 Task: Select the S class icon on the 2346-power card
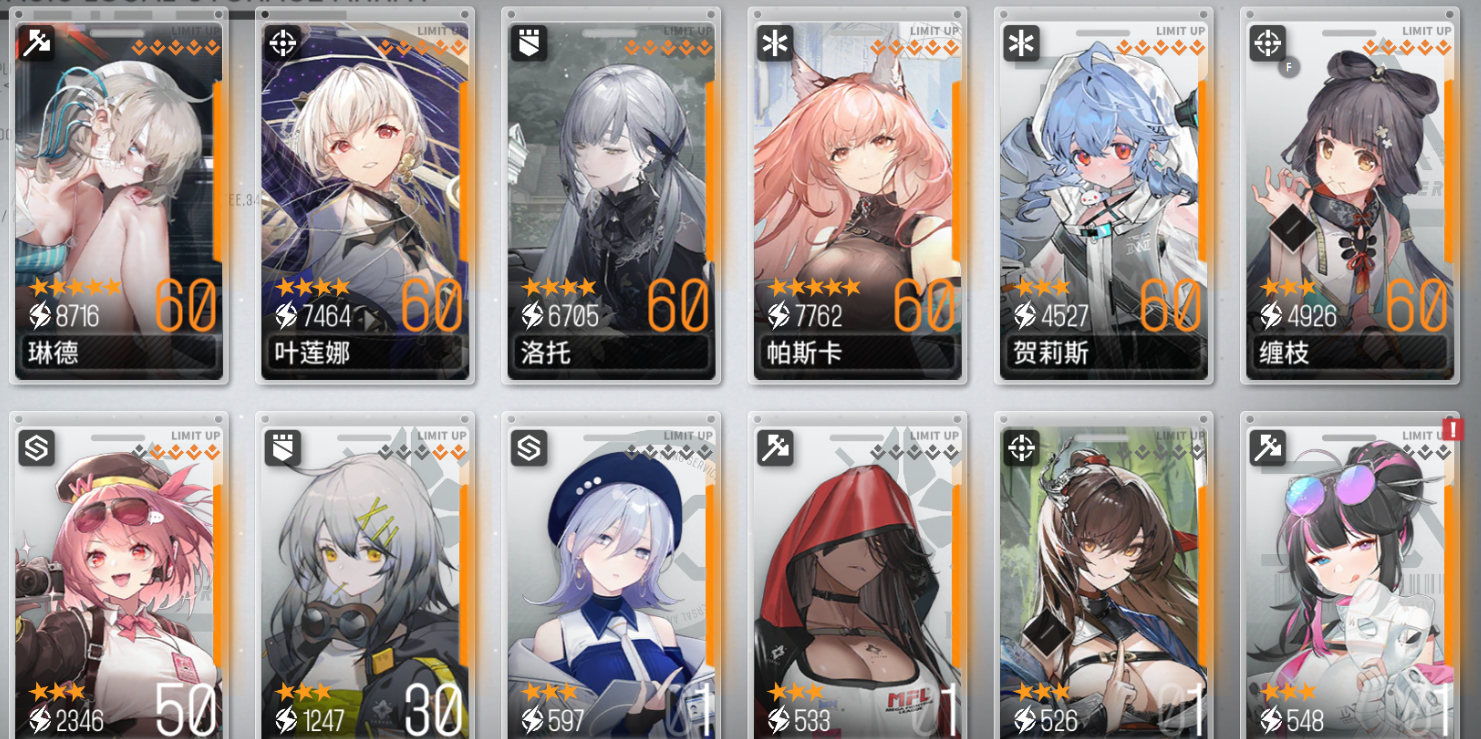pos(36,449)
